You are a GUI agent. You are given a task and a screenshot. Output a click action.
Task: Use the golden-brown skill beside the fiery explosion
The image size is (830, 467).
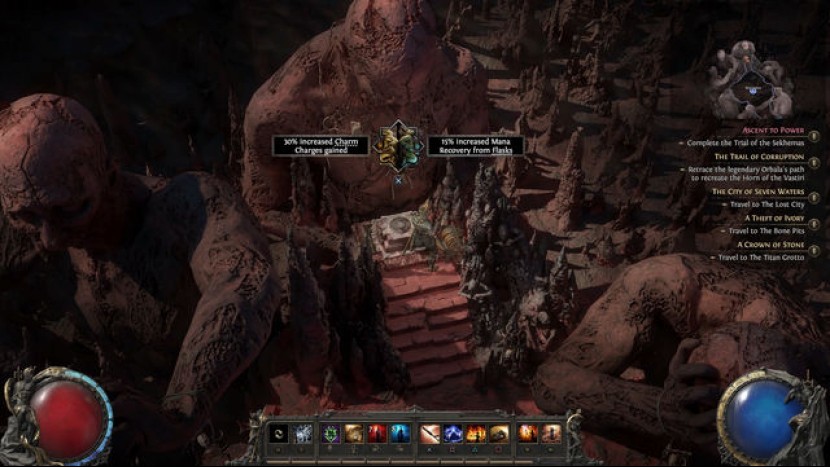pos(499,433)
